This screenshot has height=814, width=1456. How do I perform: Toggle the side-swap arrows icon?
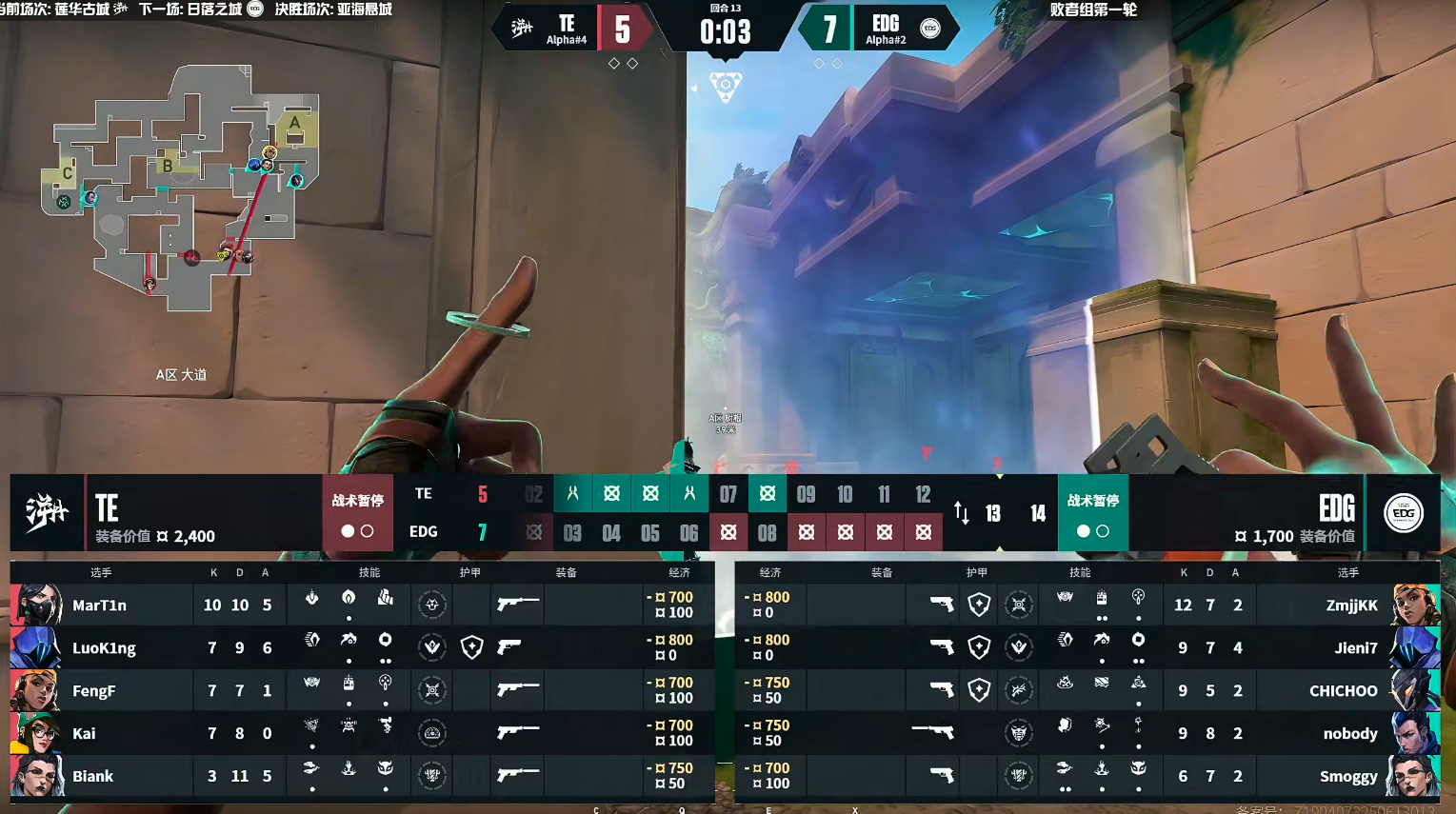[x=962, y=514]
